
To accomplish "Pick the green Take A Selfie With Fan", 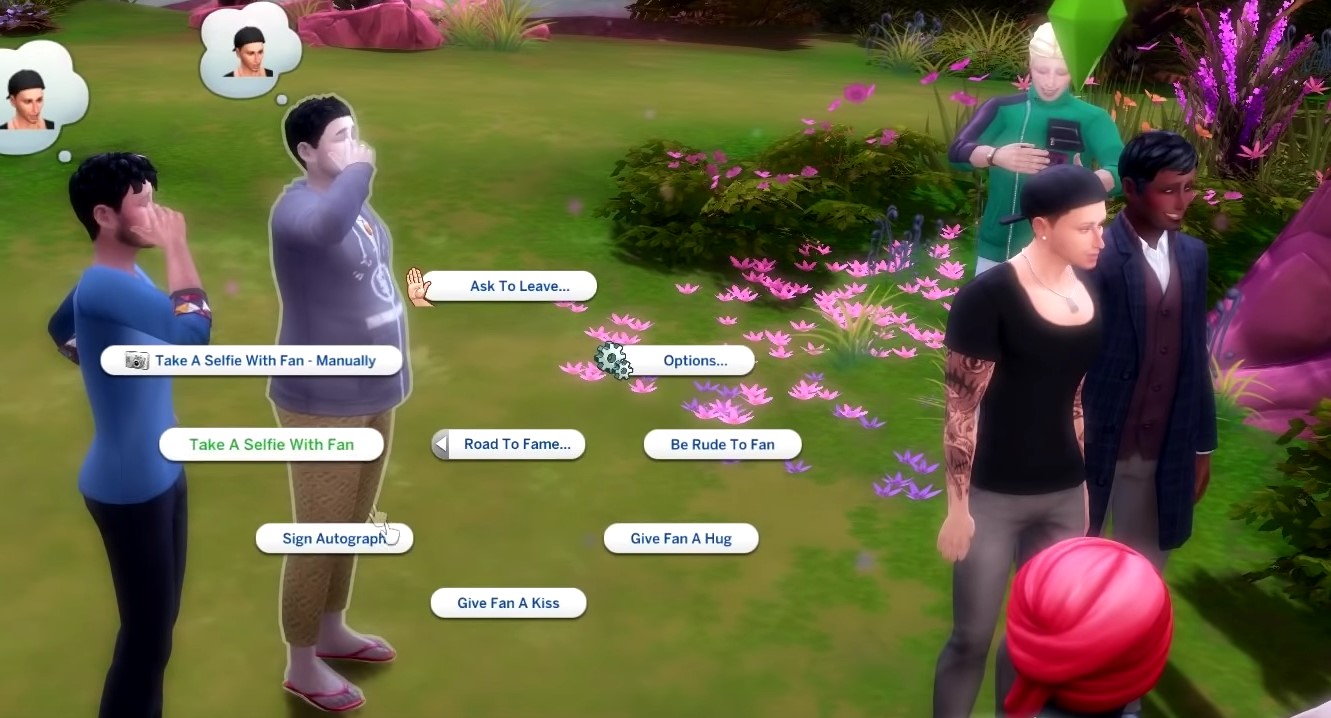I will [271, 444].
